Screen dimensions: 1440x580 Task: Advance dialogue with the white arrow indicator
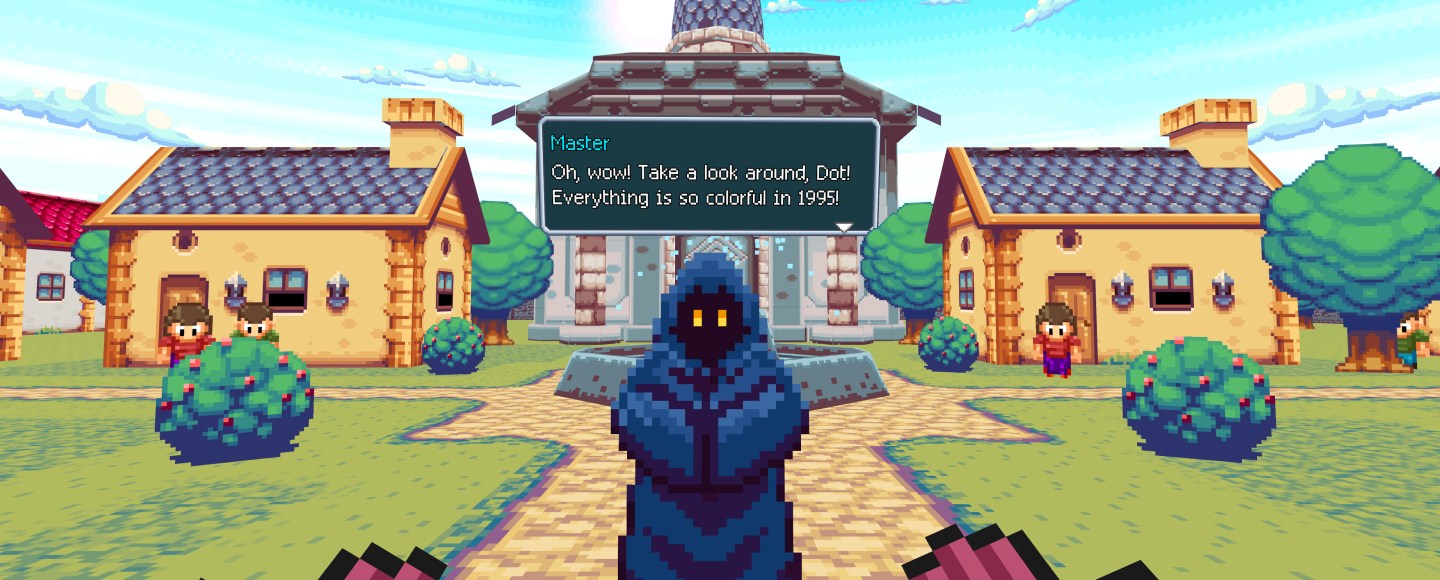845,228
